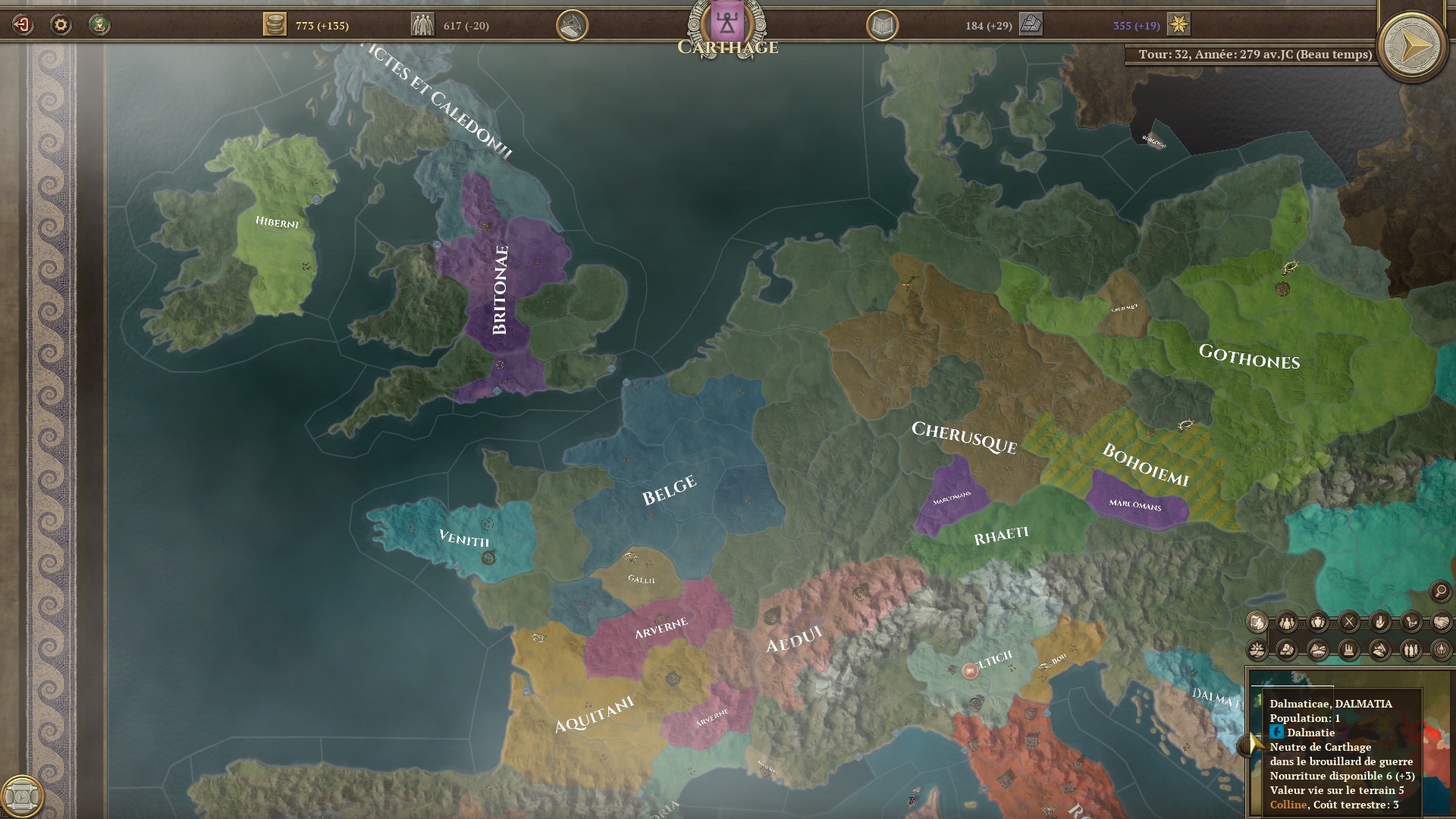
Task: Switch to the raised hand map filter
Action: point(1379,623)
